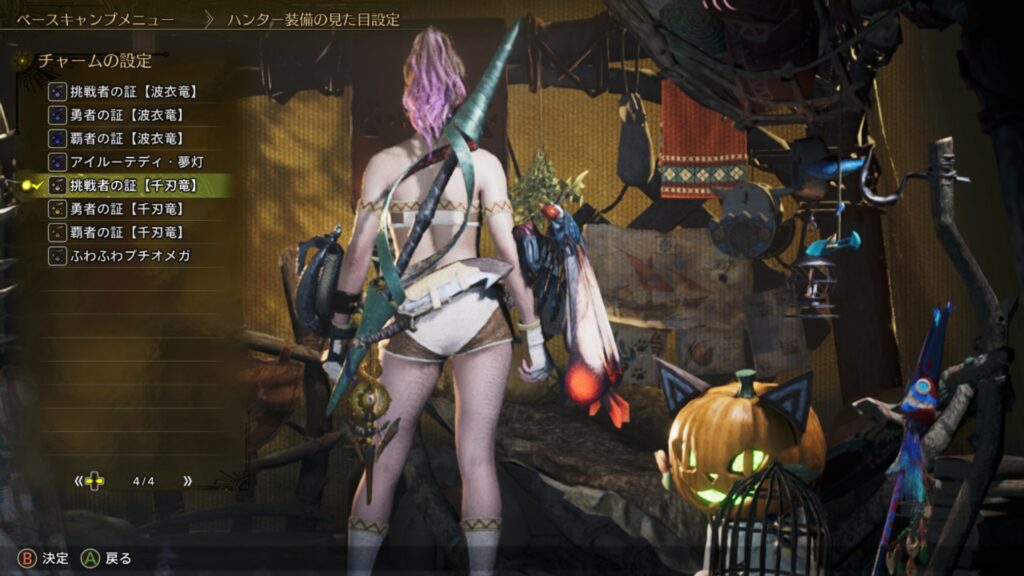Choose 勇者の証【千刃竜】 charm
Screen dimensions: 1024x576
click(x=124, y=209)
